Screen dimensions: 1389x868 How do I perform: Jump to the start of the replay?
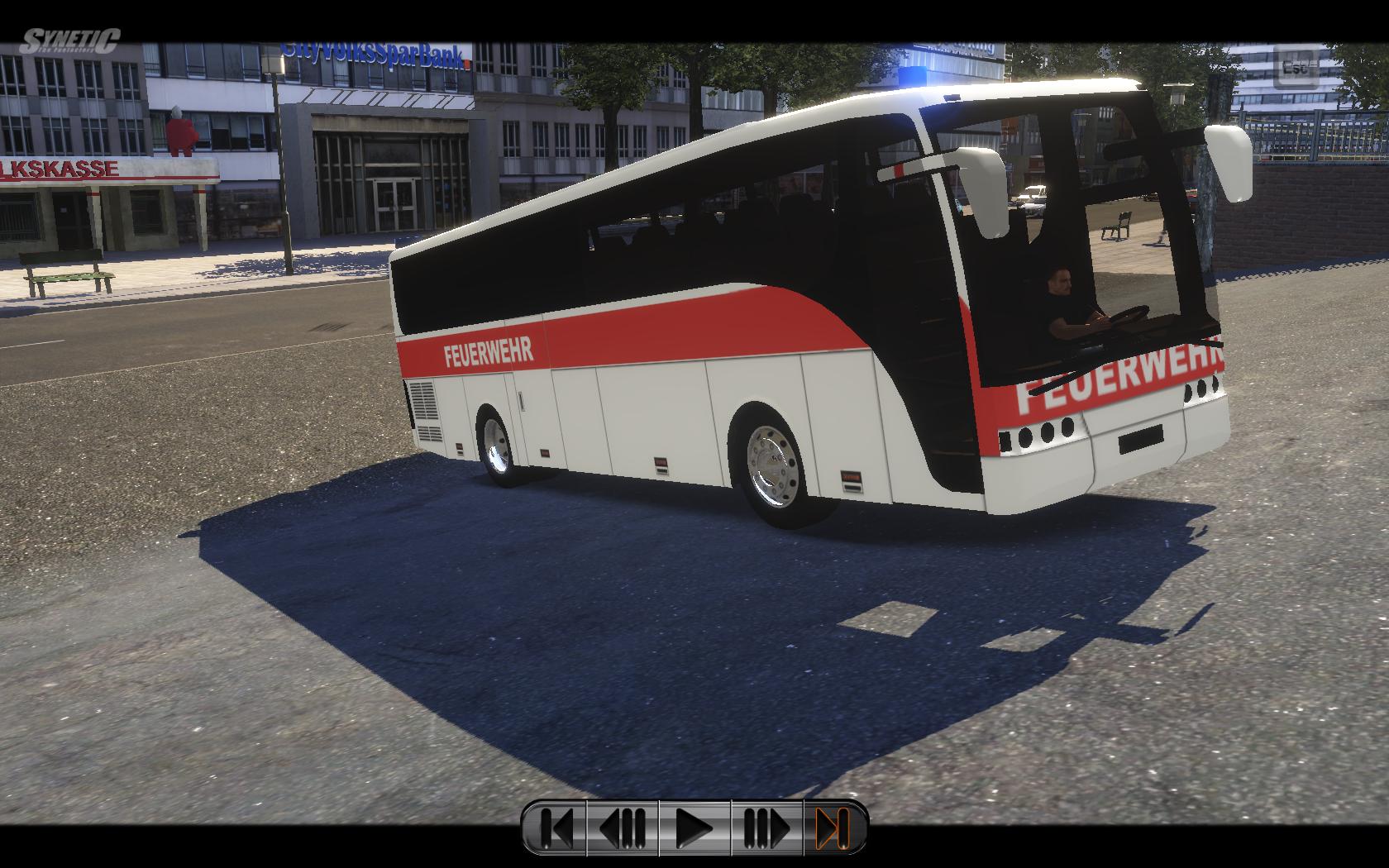556,827
